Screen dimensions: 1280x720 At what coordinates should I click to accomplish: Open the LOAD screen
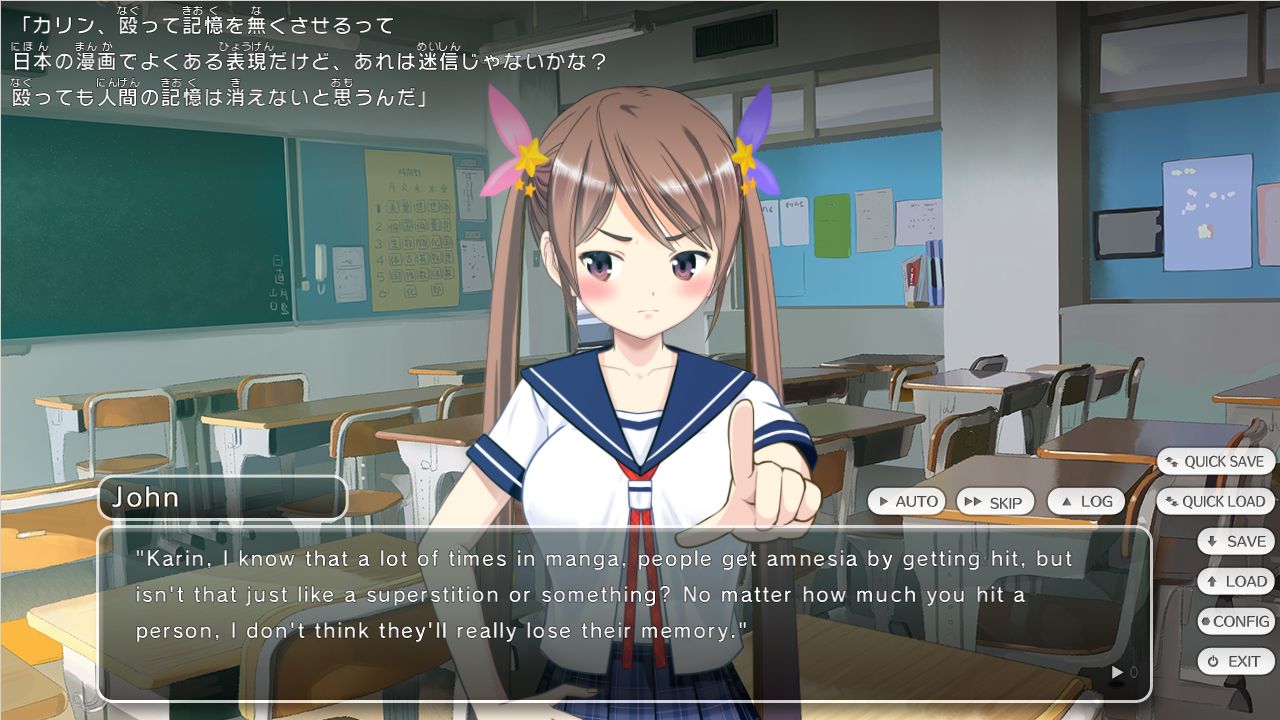coord(1236,581)
